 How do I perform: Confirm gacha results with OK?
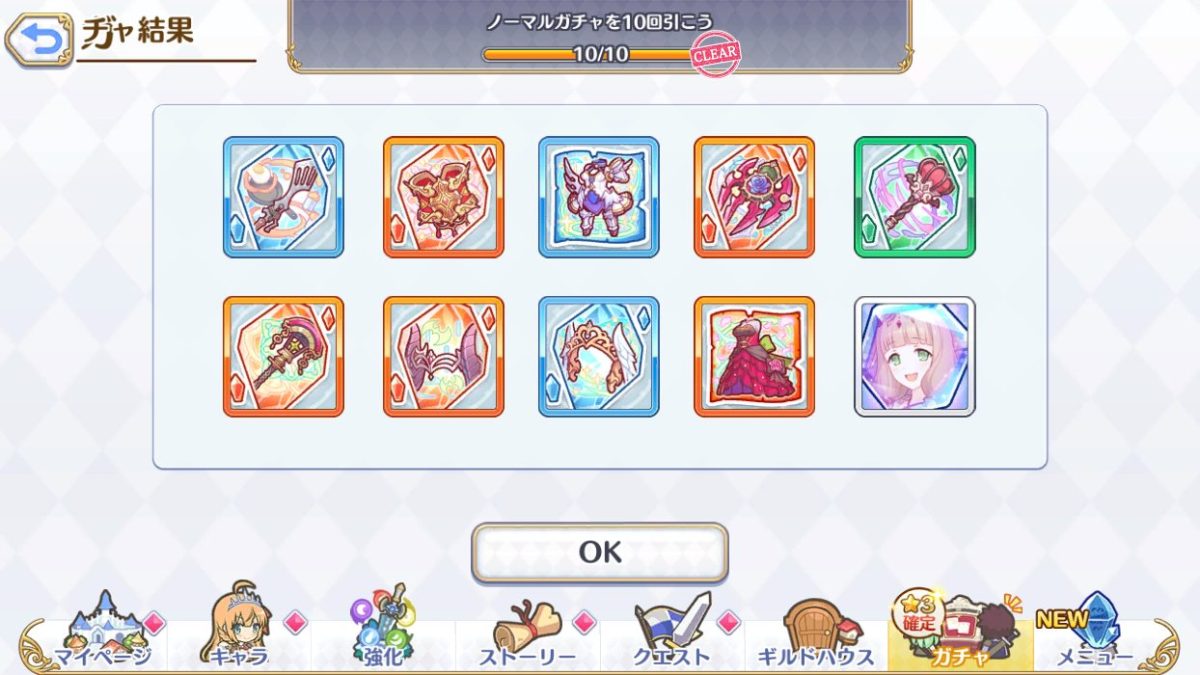[x=599, y=552]
